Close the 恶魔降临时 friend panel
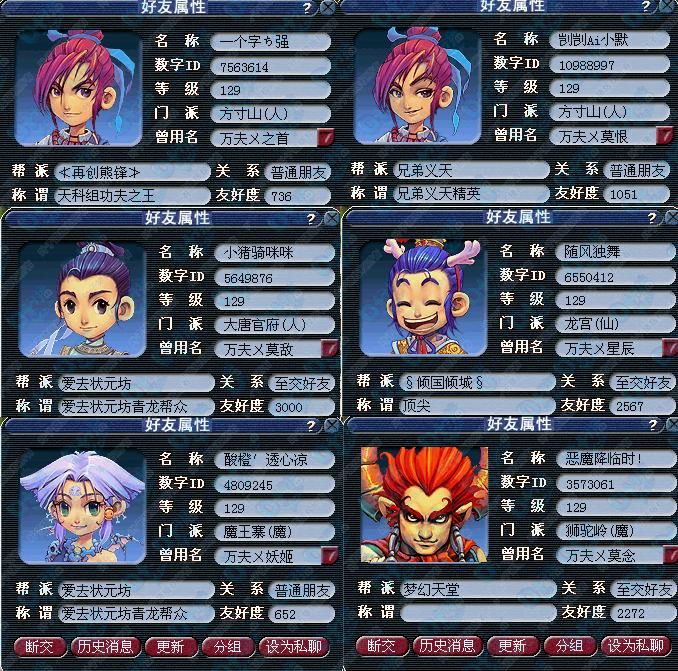The height and width of the screenshot is (671, 678). click(x=670, y=425)
